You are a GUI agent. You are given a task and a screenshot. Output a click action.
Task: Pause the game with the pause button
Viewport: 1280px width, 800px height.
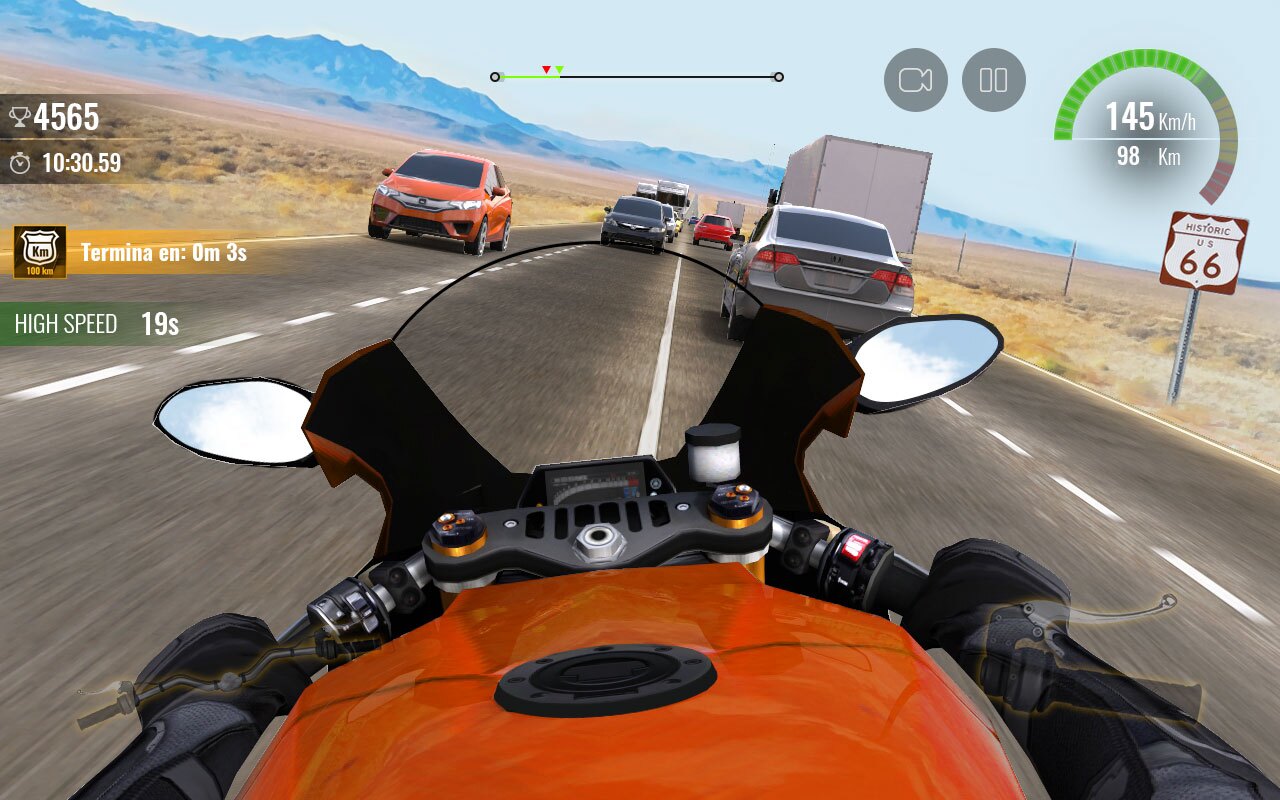coord(993,80)
